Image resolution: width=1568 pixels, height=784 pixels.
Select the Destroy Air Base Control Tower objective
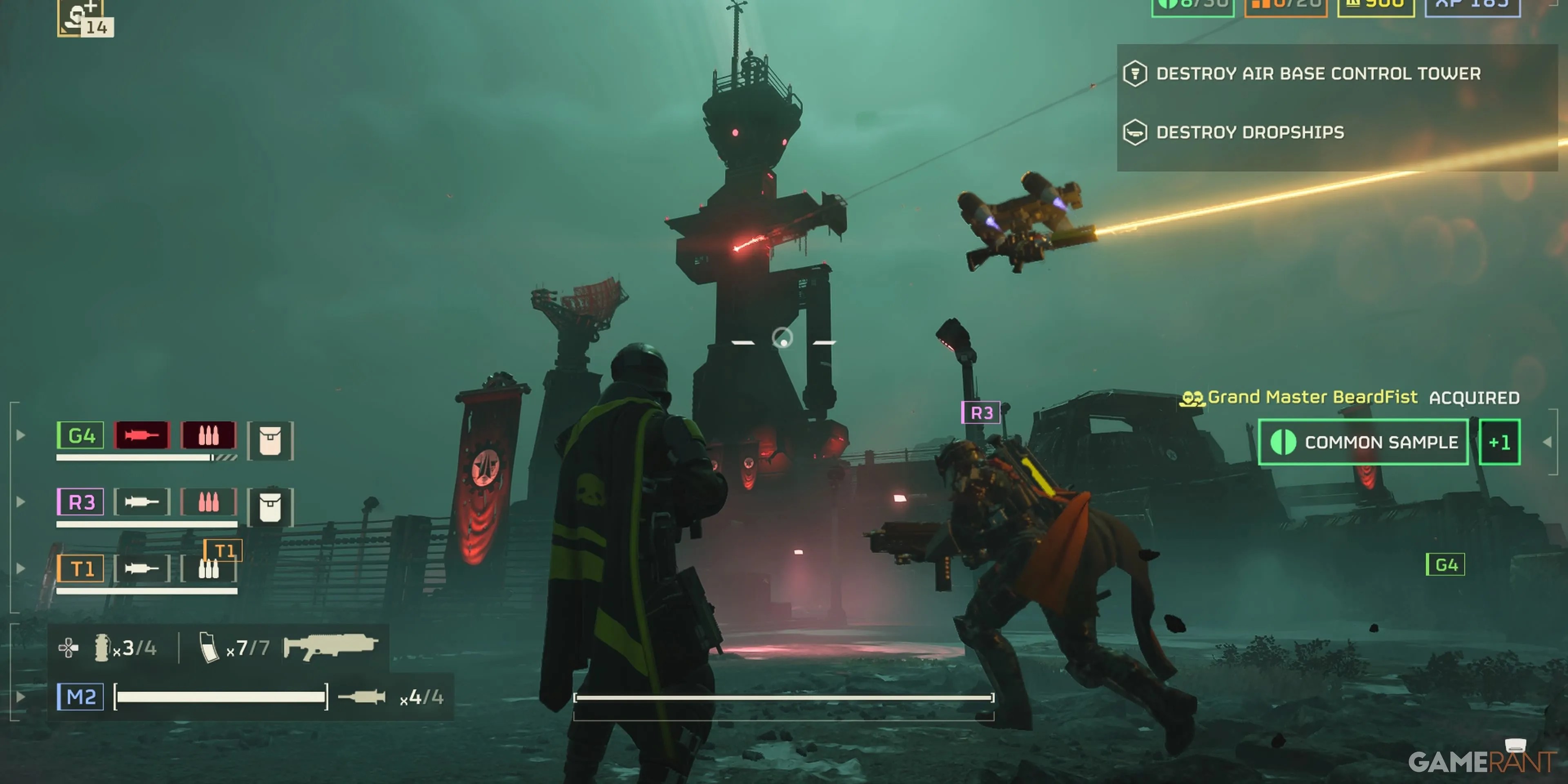coord(1318,73)
